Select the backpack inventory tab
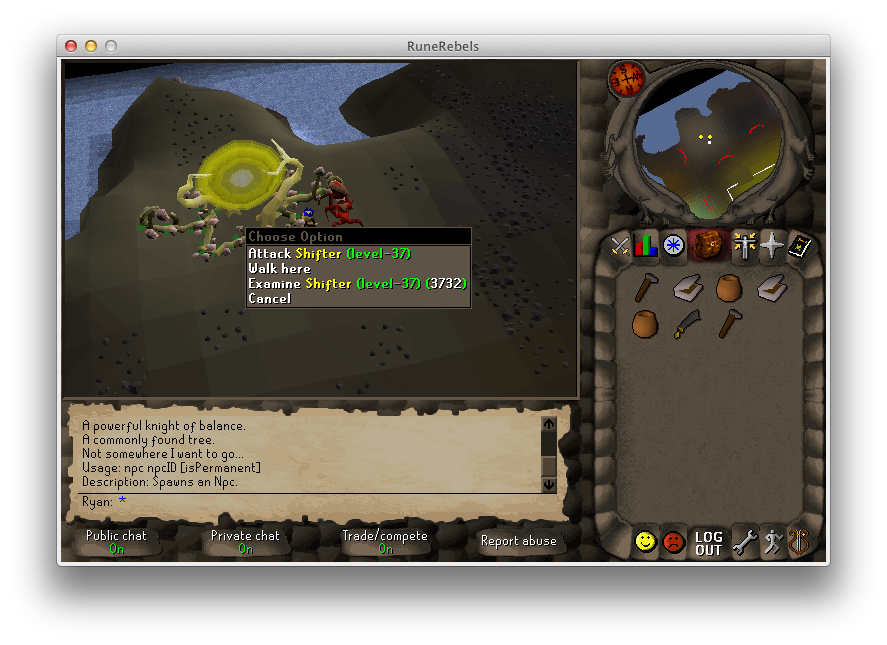This screenshot has width=887, height=645. coord(707,244)
